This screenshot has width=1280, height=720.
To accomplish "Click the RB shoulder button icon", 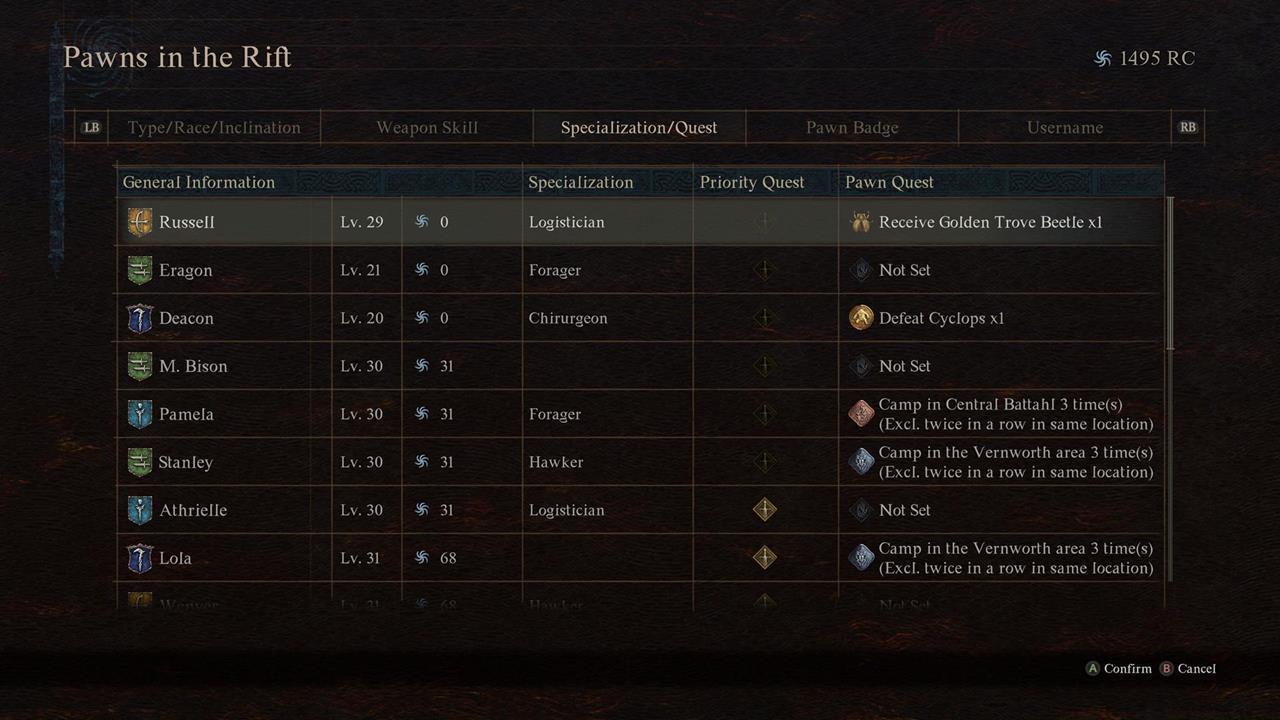I will pos(1188,127).
